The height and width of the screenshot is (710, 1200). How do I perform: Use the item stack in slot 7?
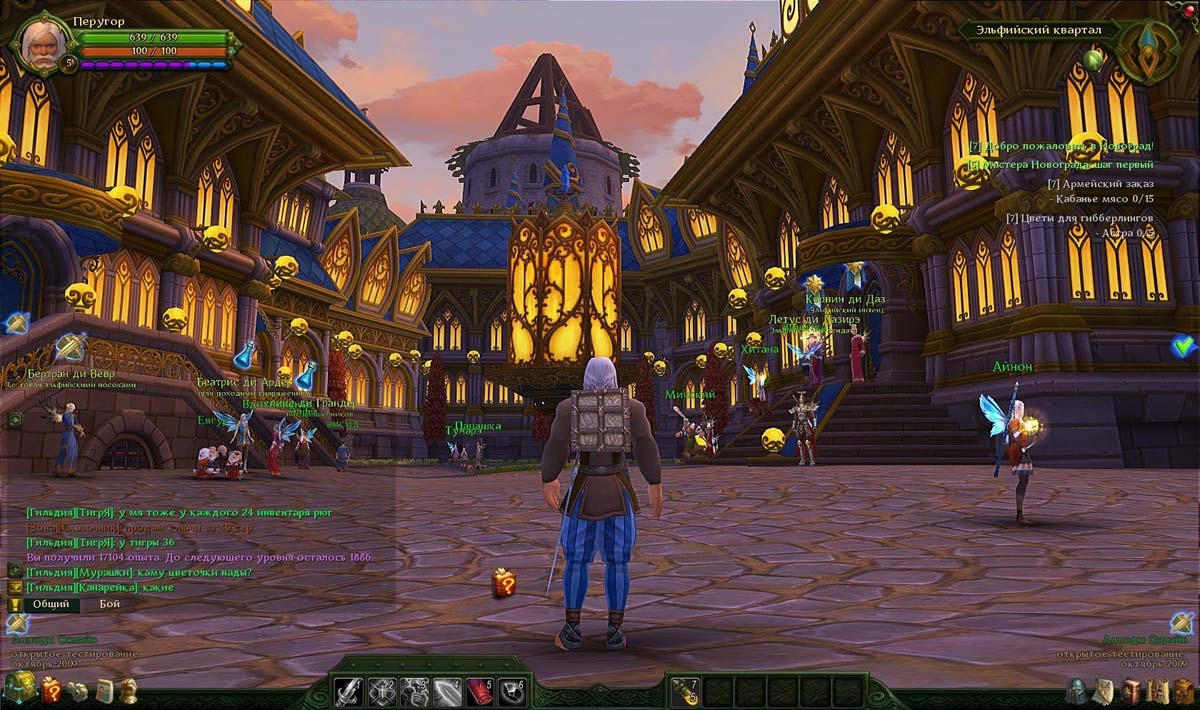[x=685, y=691]
